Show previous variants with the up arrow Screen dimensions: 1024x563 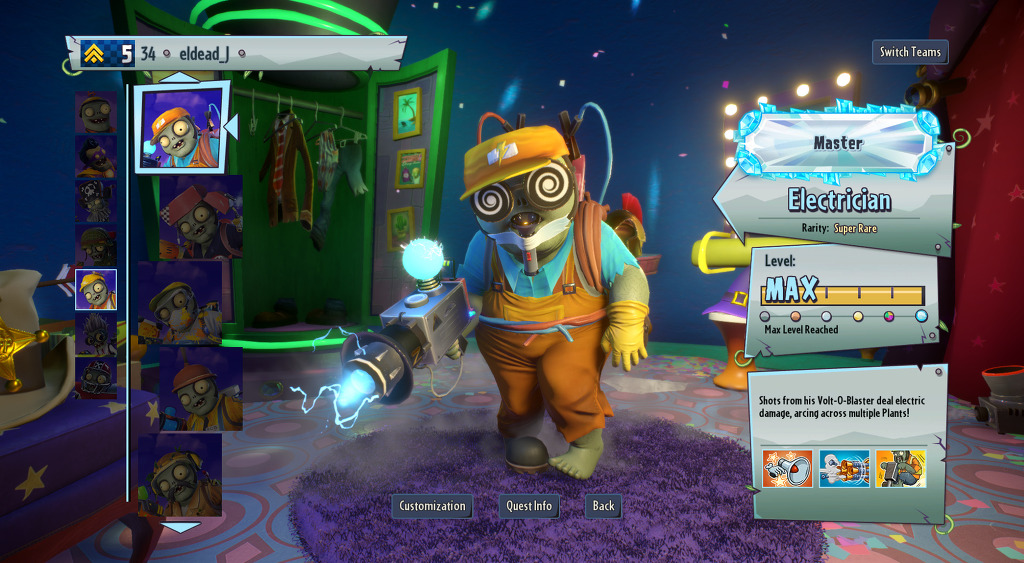click(181, 77)
